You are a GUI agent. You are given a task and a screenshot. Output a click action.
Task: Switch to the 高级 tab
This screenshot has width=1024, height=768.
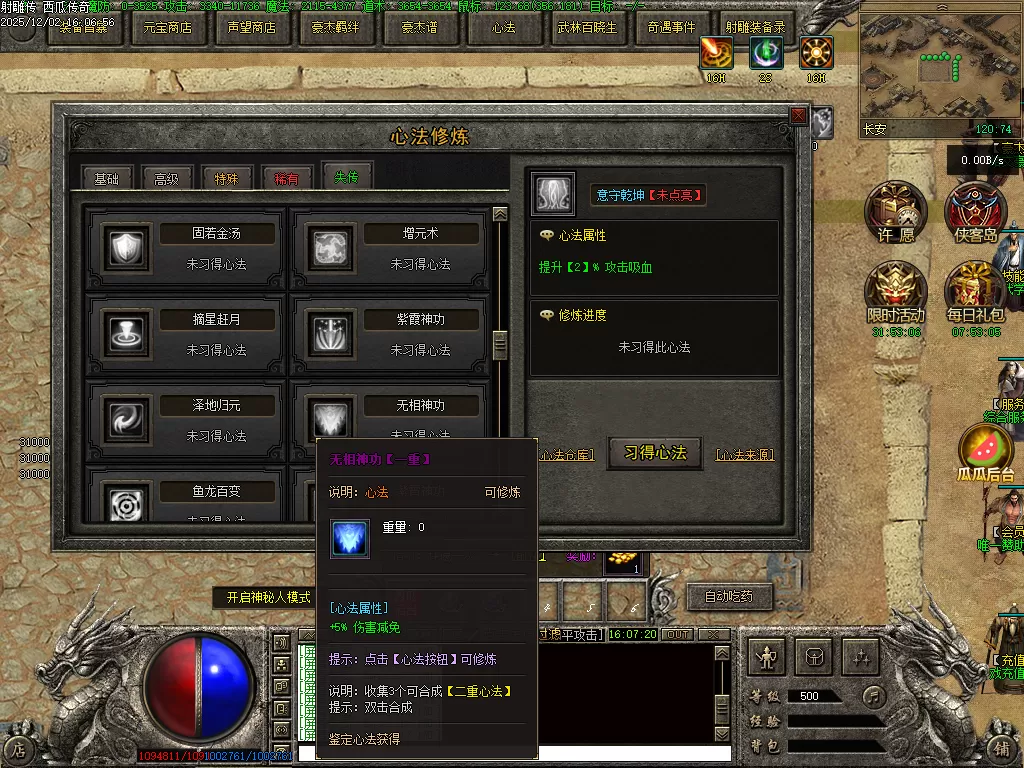166,179
